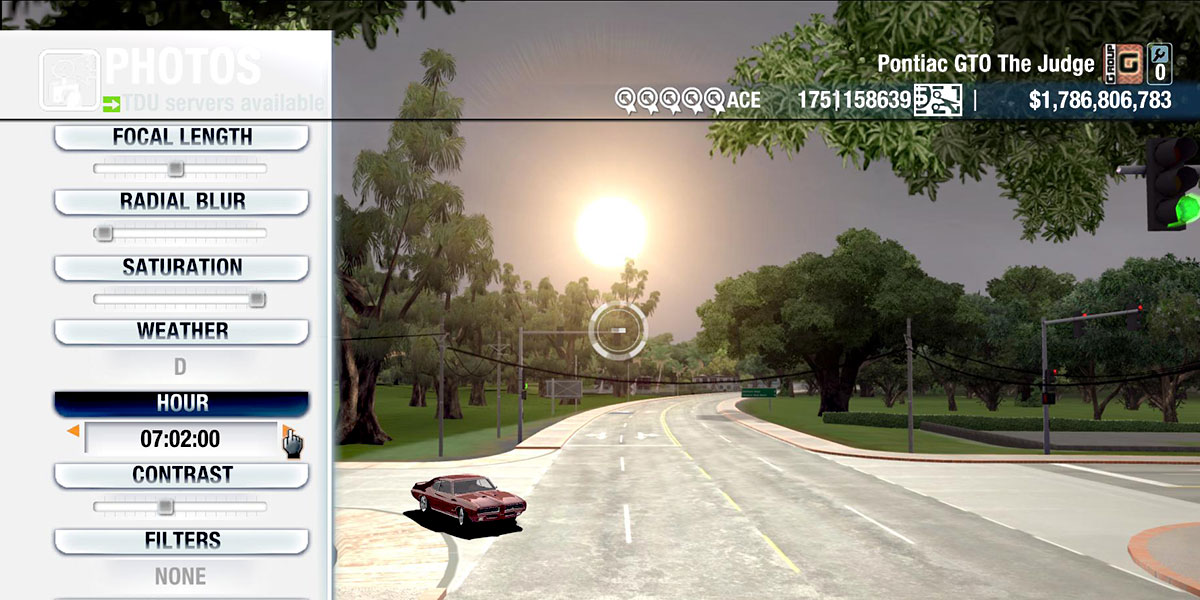Image resolution: width=1200 pixels, height=600 pixels.
Task: Click the 07:02:00 time field
Action: 181,439
